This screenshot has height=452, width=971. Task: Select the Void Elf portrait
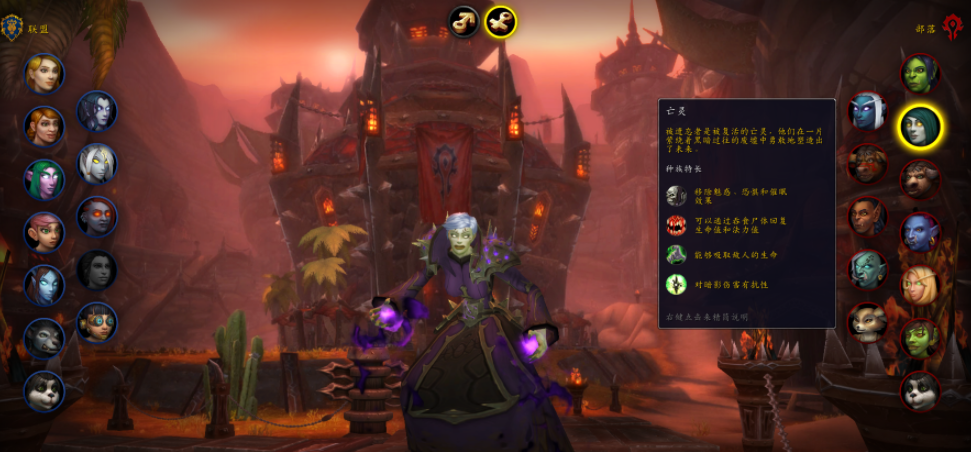[x=97, y=111]
